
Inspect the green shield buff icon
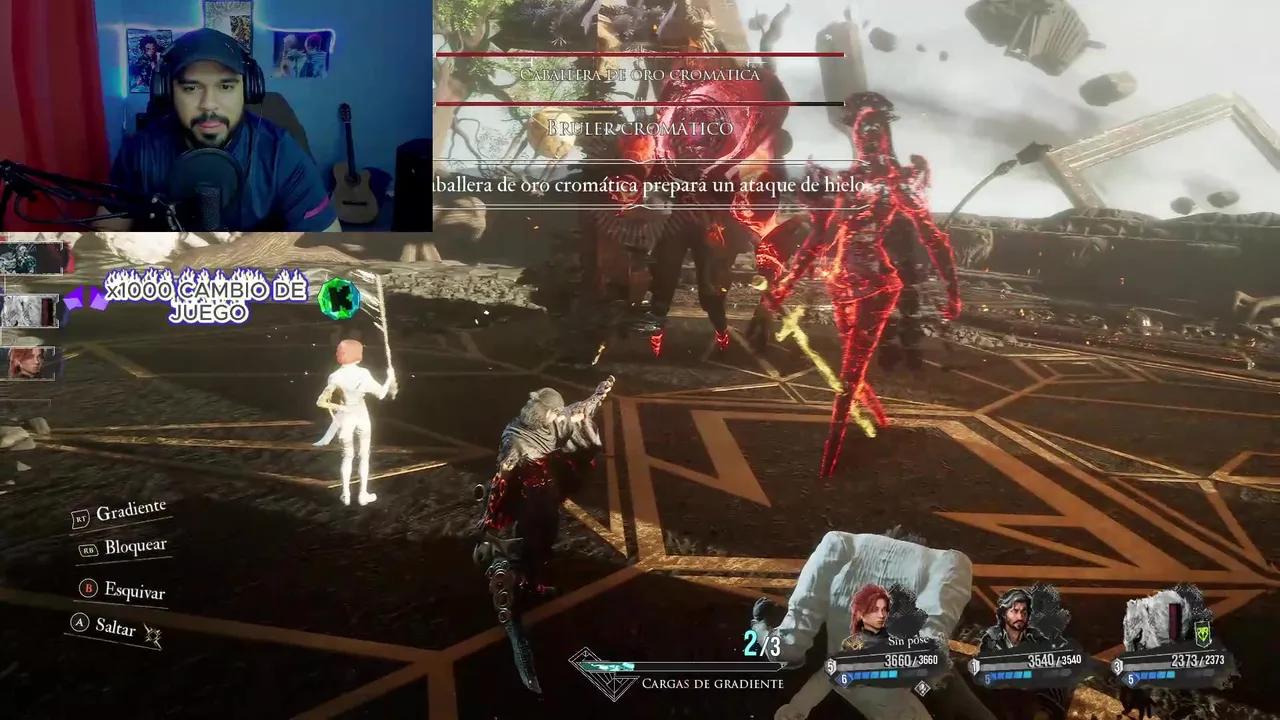point(1203,632)
